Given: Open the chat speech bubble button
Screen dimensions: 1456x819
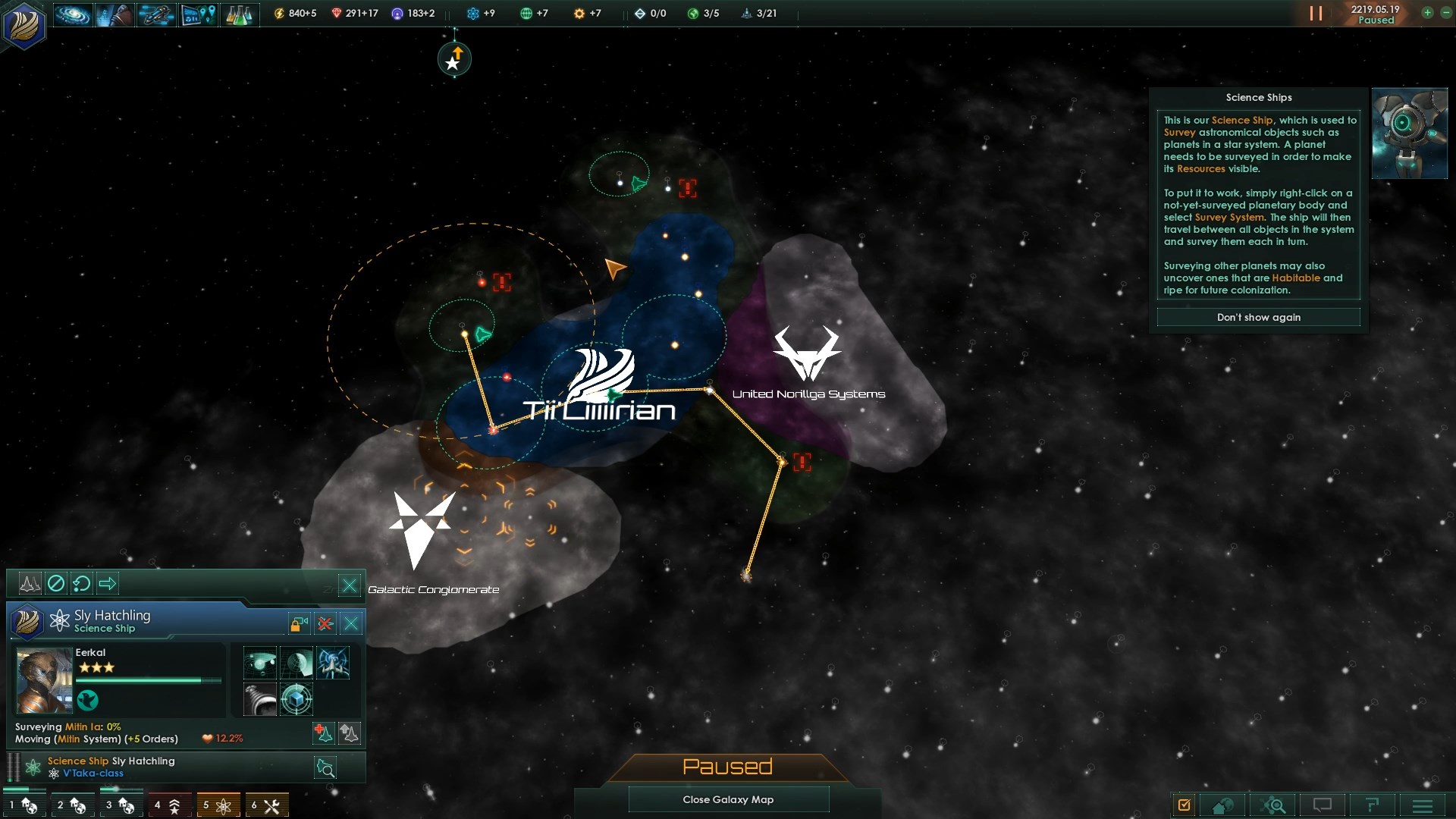Looking at the screenshot, I should 1322,805.
